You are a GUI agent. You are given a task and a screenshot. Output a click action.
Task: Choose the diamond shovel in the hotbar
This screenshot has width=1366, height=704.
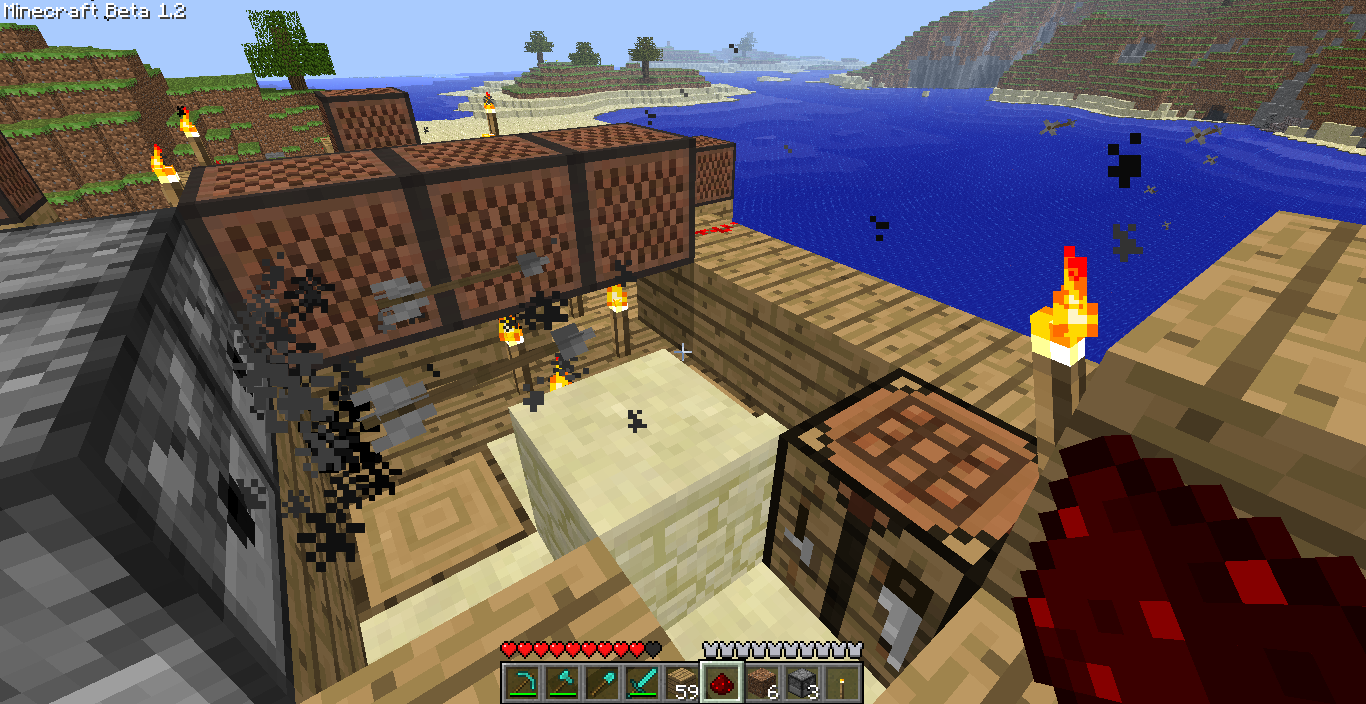tap(601, 683)
